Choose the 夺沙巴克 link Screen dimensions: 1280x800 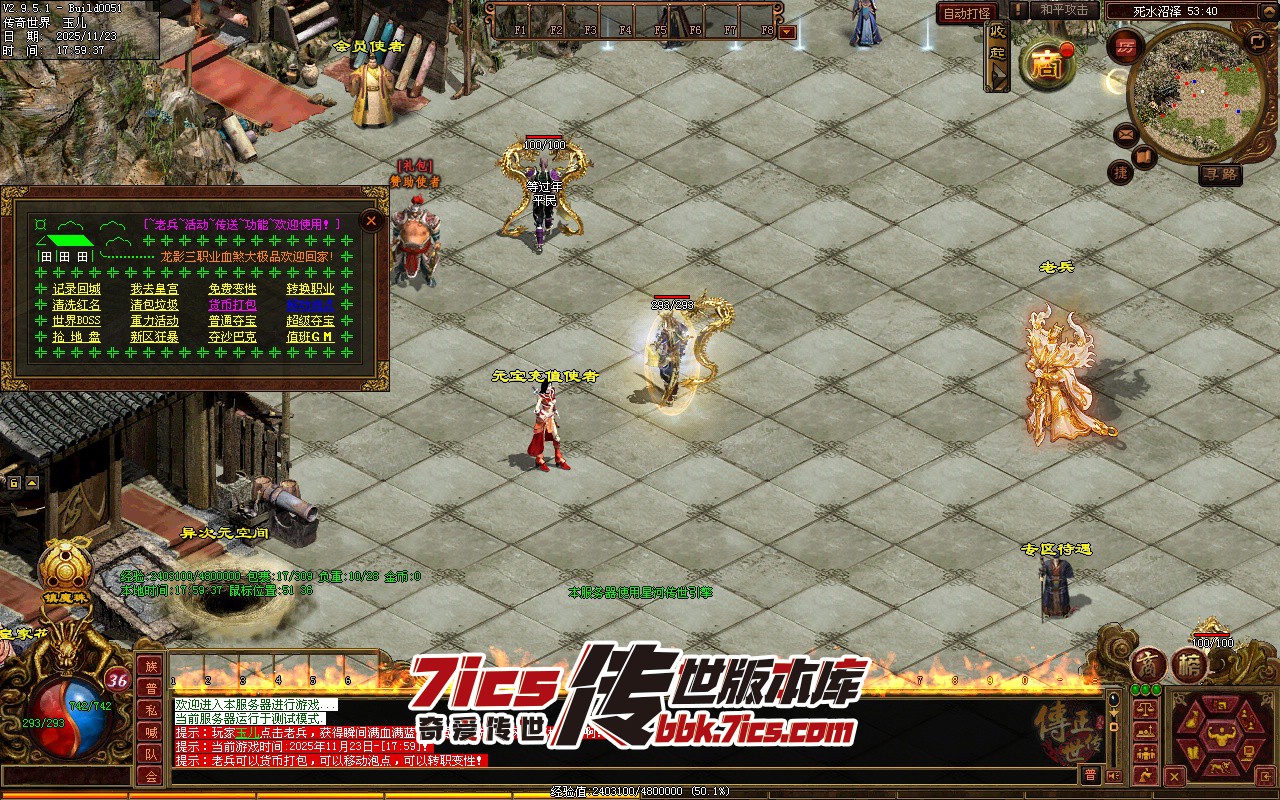[x=232, y=337]
